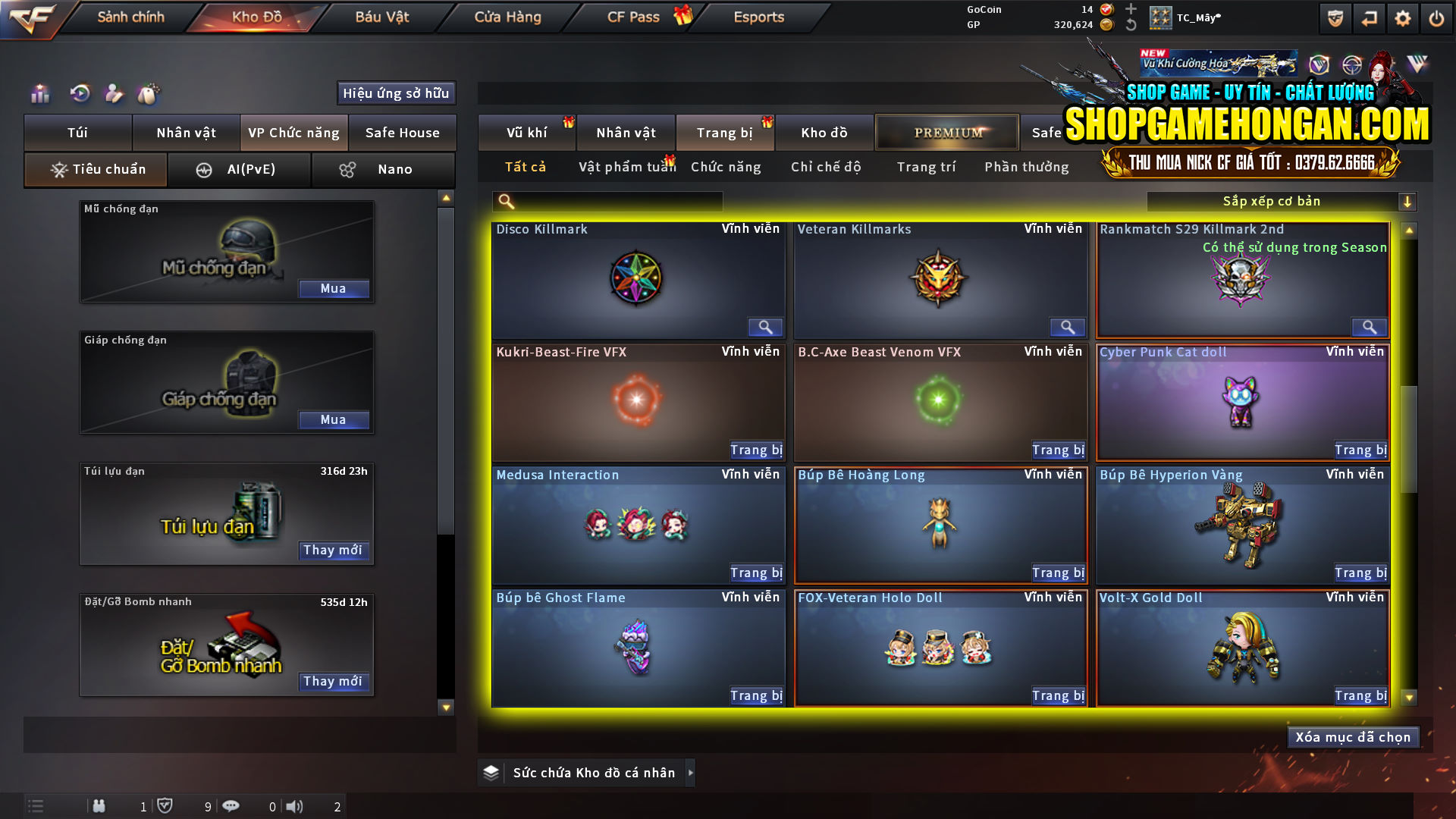Open the Sắp xếp cơ bản sort dropdown
The image size is (1456, 819).
pyautogui.click(x=1274, y=201)
